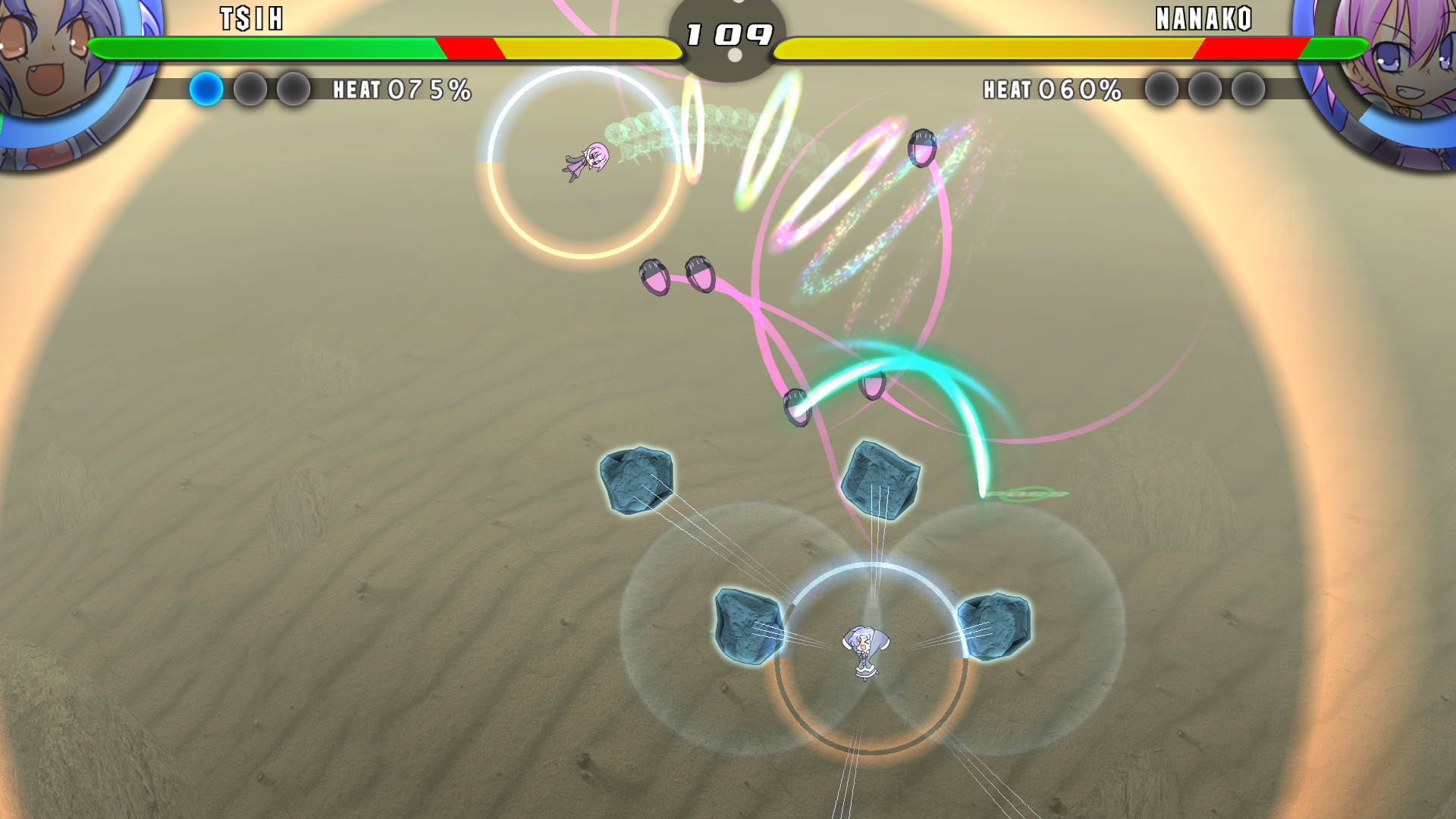Click the first gray hyper orb under NANAKO
This screenshot has height=819, width=1456.
(x=1161, y=91)
